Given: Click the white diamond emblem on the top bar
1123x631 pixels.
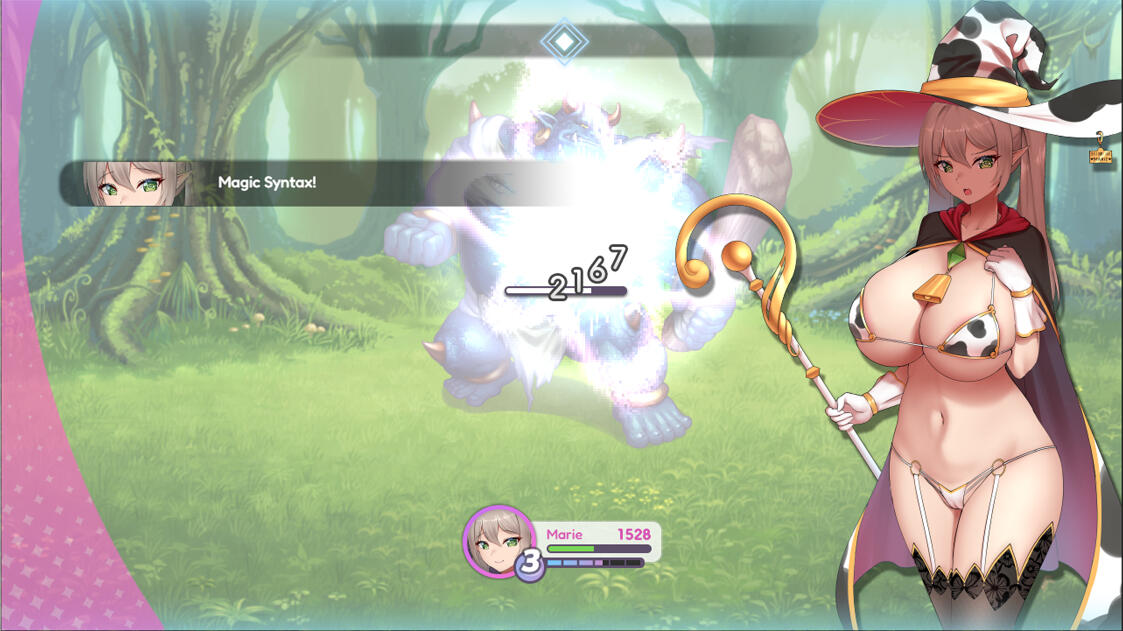Looking at the screenshot, I should 565,41.
